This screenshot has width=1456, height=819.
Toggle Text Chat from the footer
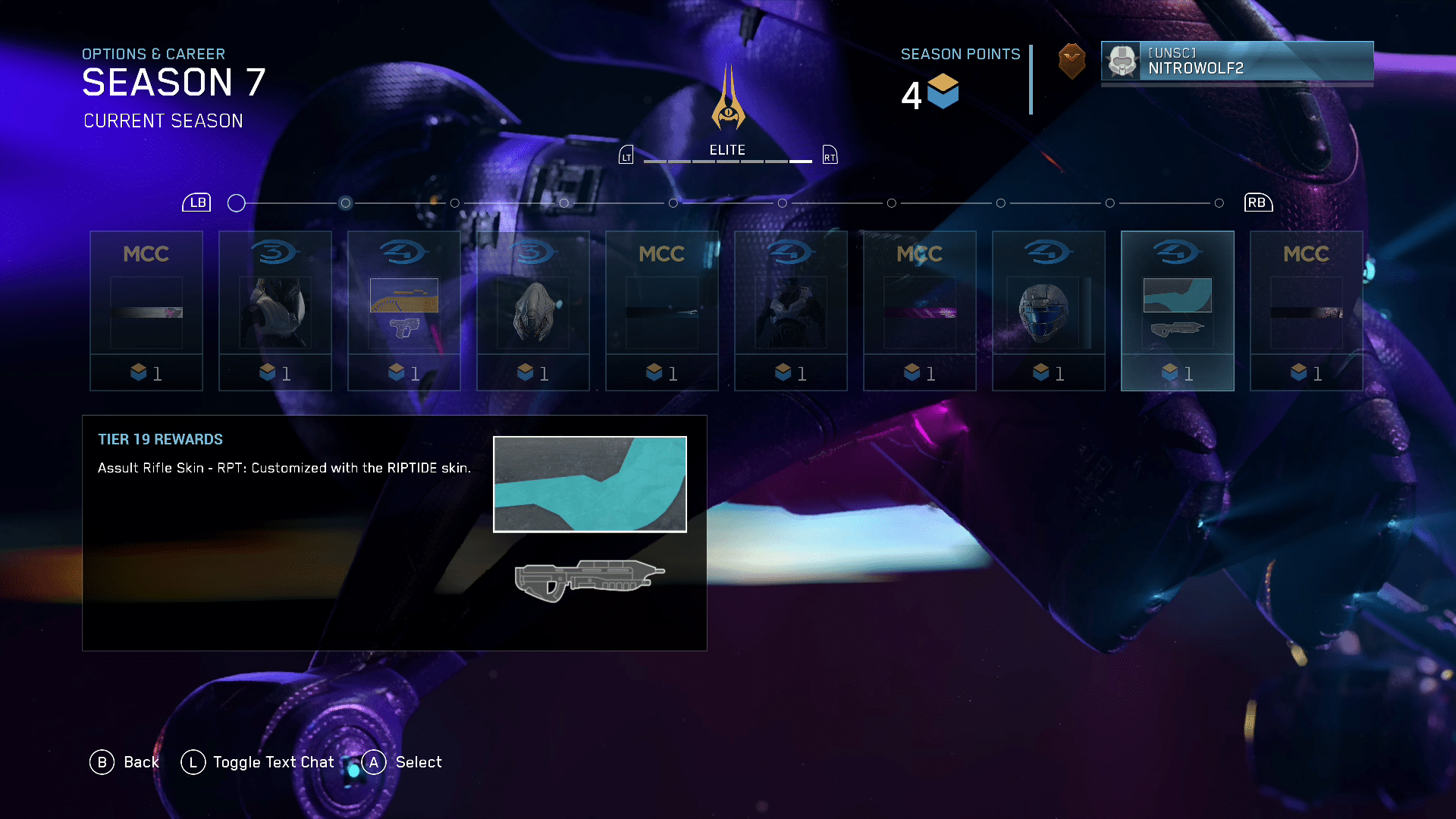click(x=259, y=762)
